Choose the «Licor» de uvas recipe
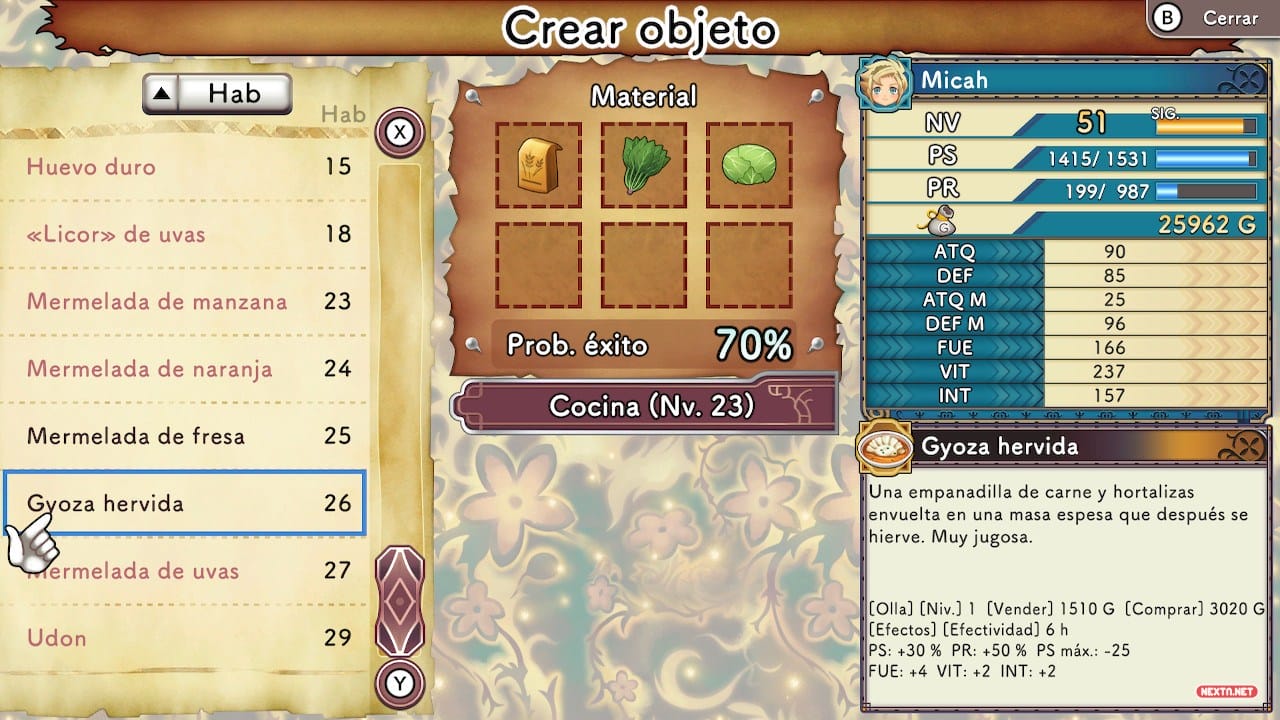Viewport: 1280px width, 720px height. (185, 234)
